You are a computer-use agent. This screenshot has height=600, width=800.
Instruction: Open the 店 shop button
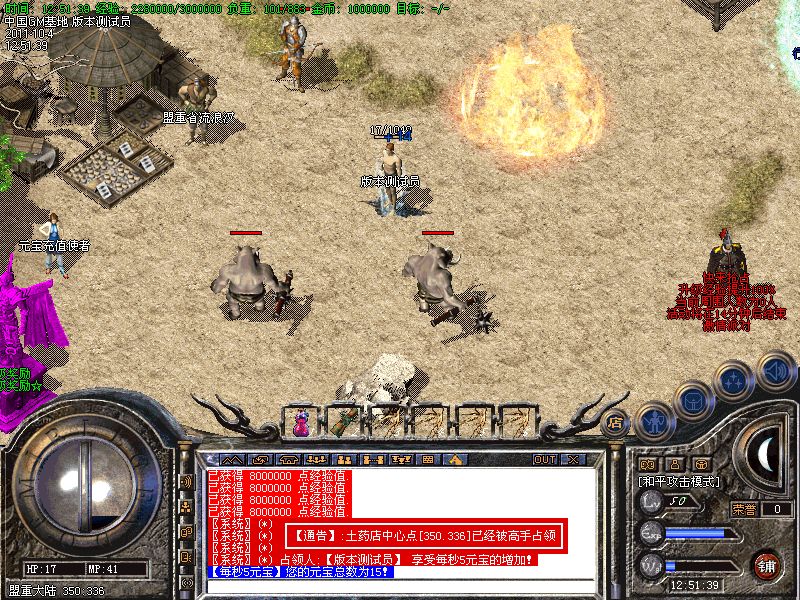[616, 422]
